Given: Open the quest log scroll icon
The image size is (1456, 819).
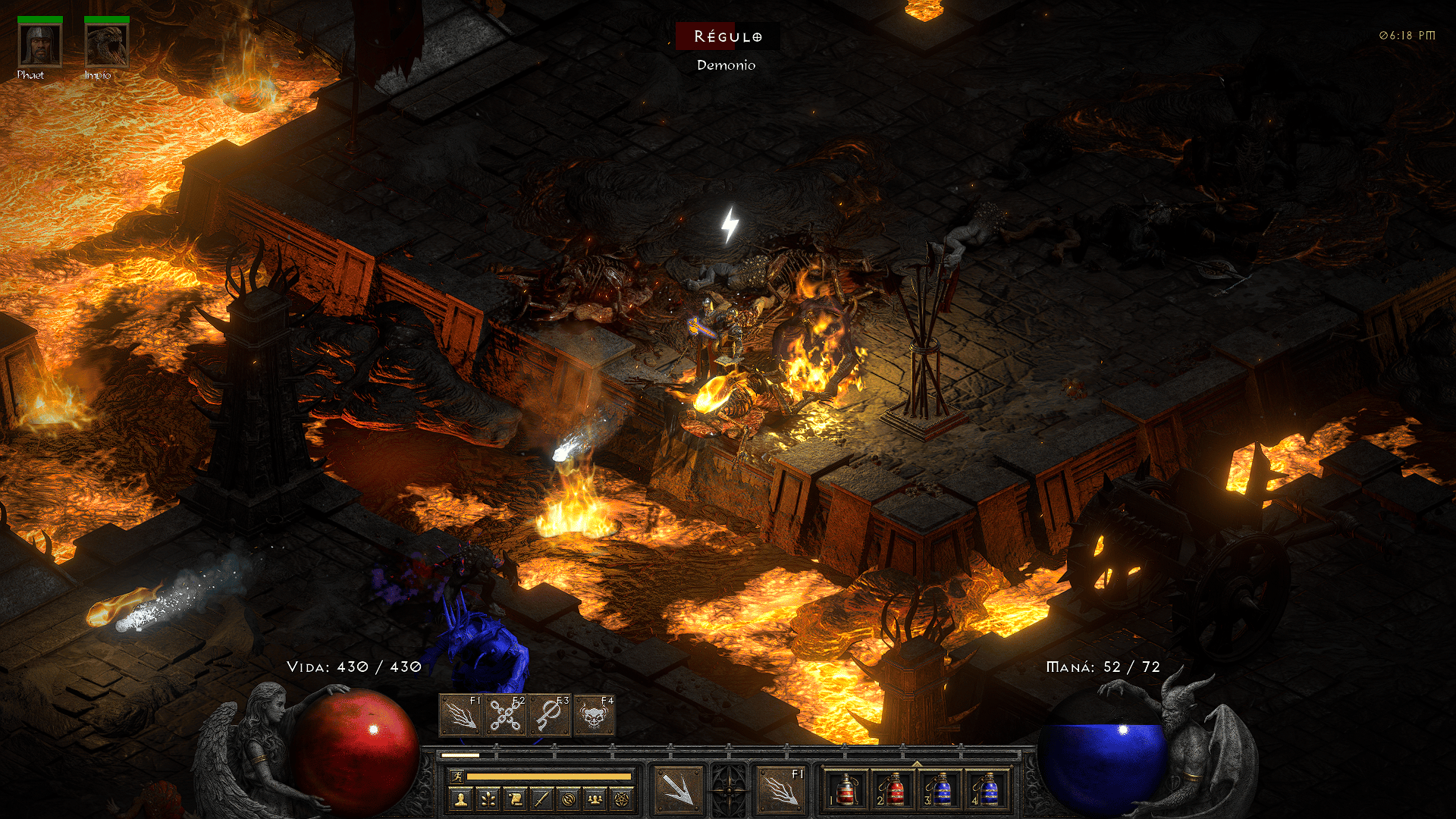Looking at the screenshot, I should tap(514, 799).
